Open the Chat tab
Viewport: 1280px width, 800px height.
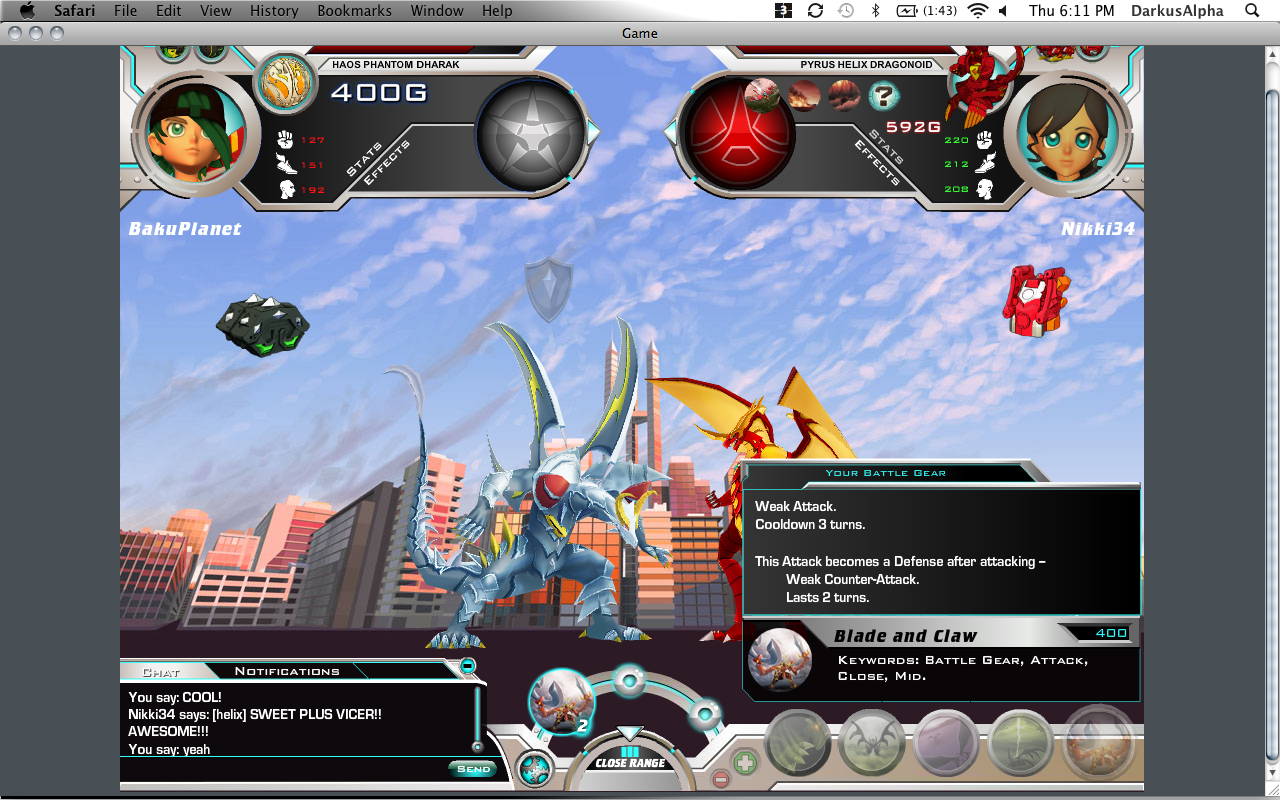tap(161, 672)
